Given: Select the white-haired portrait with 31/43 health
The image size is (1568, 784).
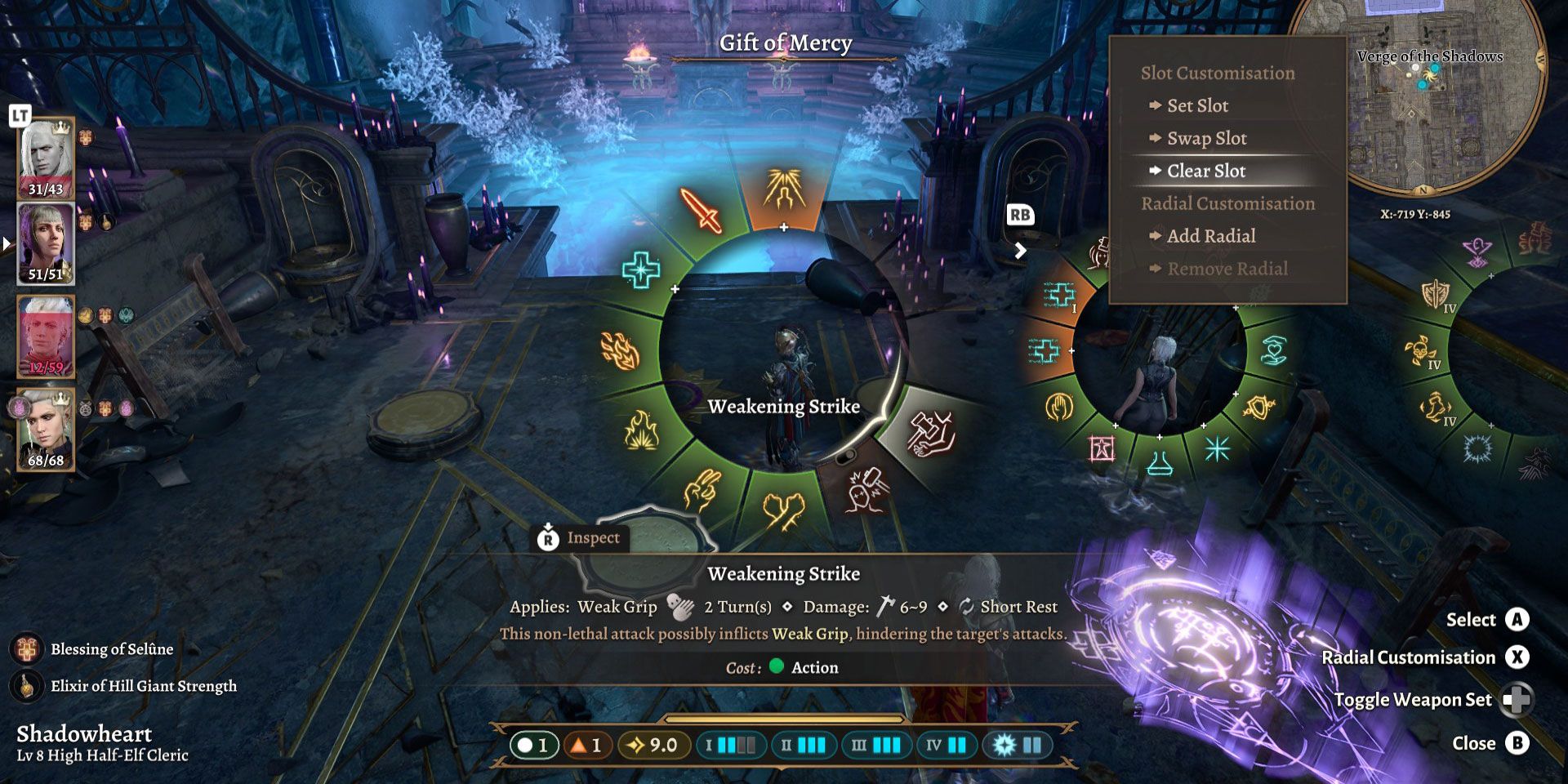Looking at the screenshot, I should (x=46, y=158).
